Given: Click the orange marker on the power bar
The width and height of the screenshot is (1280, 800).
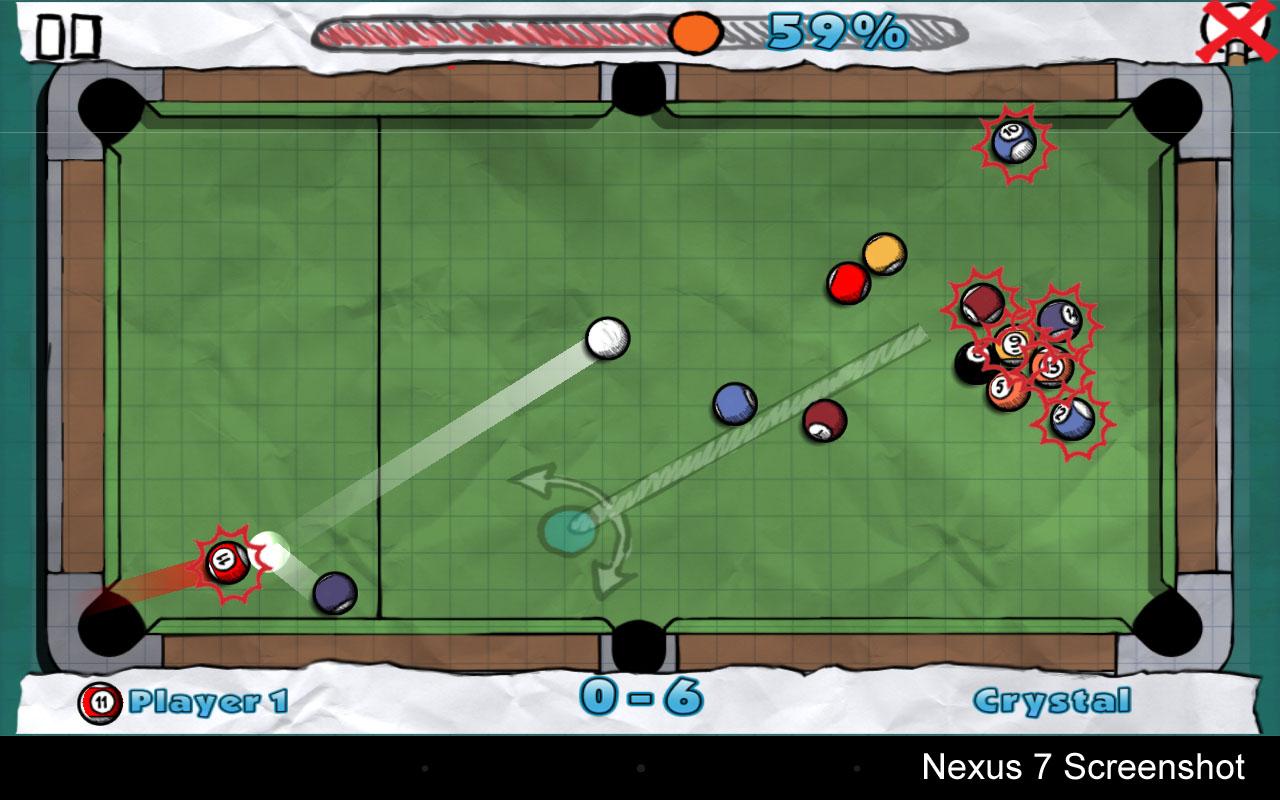Looking at the screenshot, I should [693, 32].
